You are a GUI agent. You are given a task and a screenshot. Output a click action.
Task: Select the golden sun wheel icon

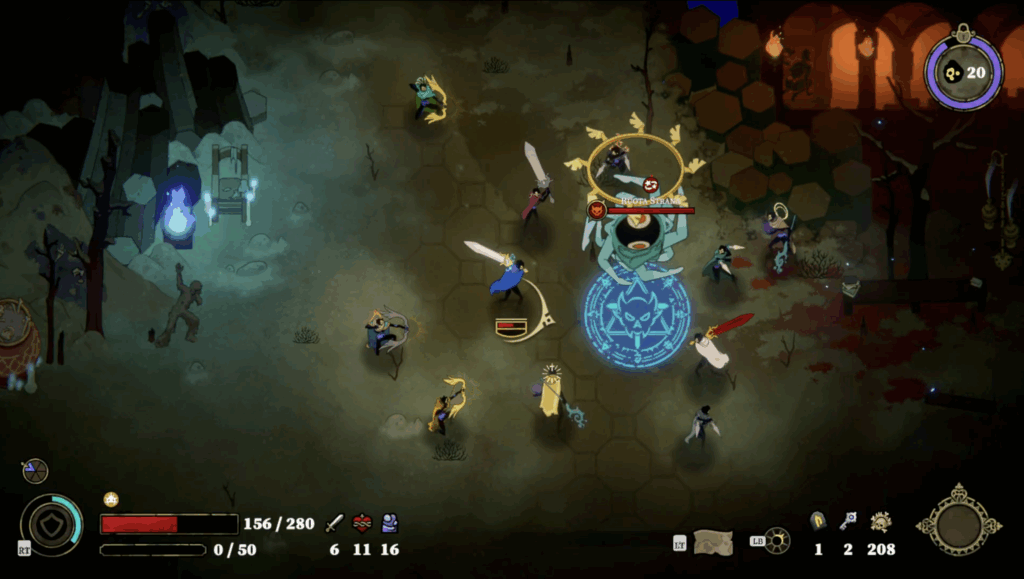click(x=775, y=541)
